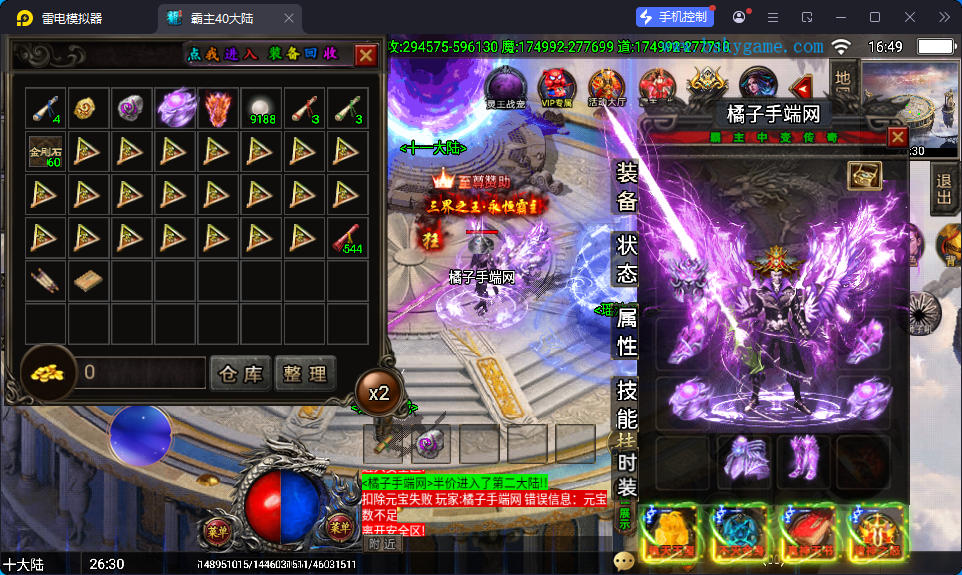Click the 退出 exit button
The width and height of the screenshot is (962, 575).
[x=943, y=190]
